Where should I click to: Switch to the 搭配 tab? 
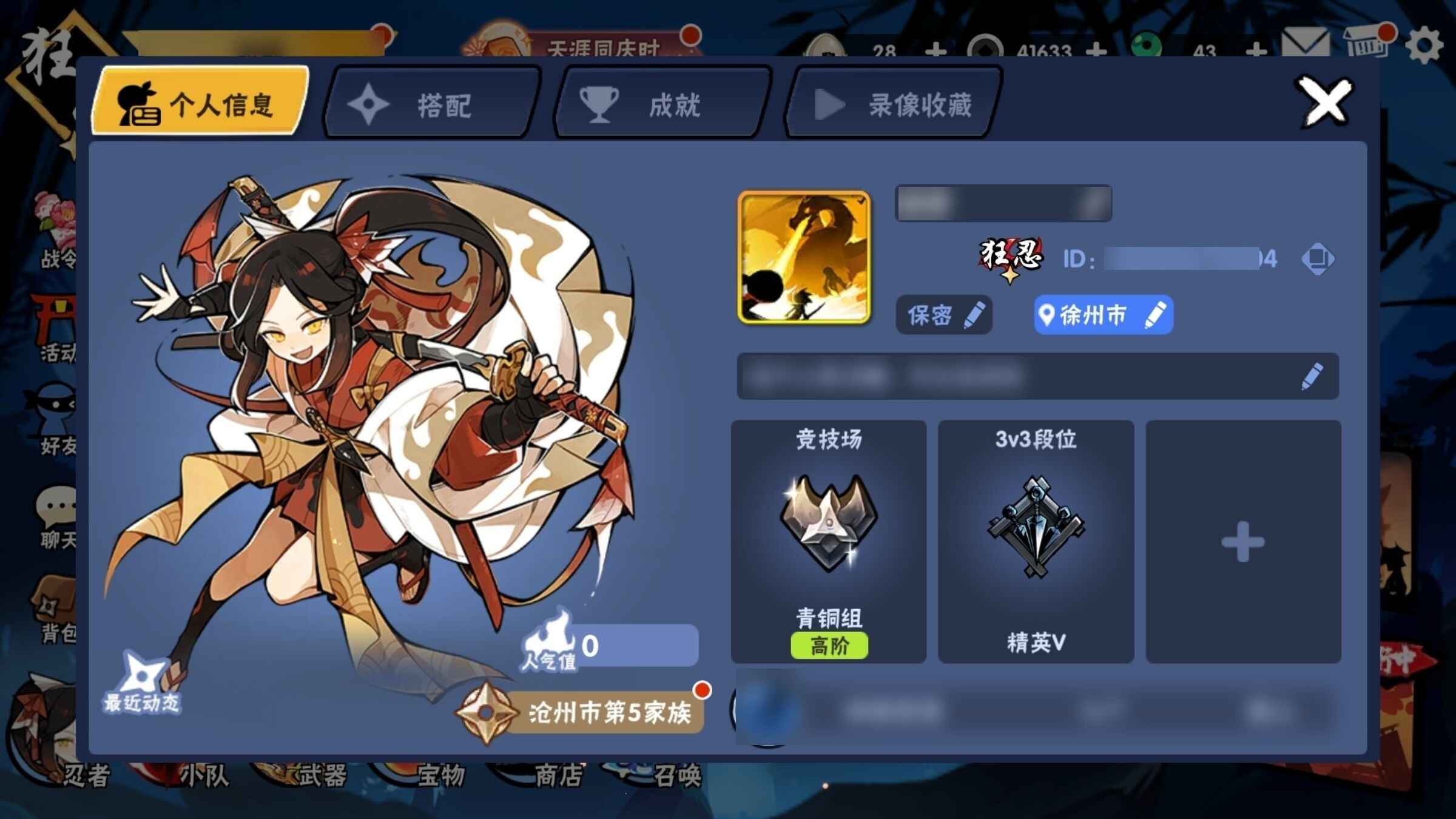432,104
